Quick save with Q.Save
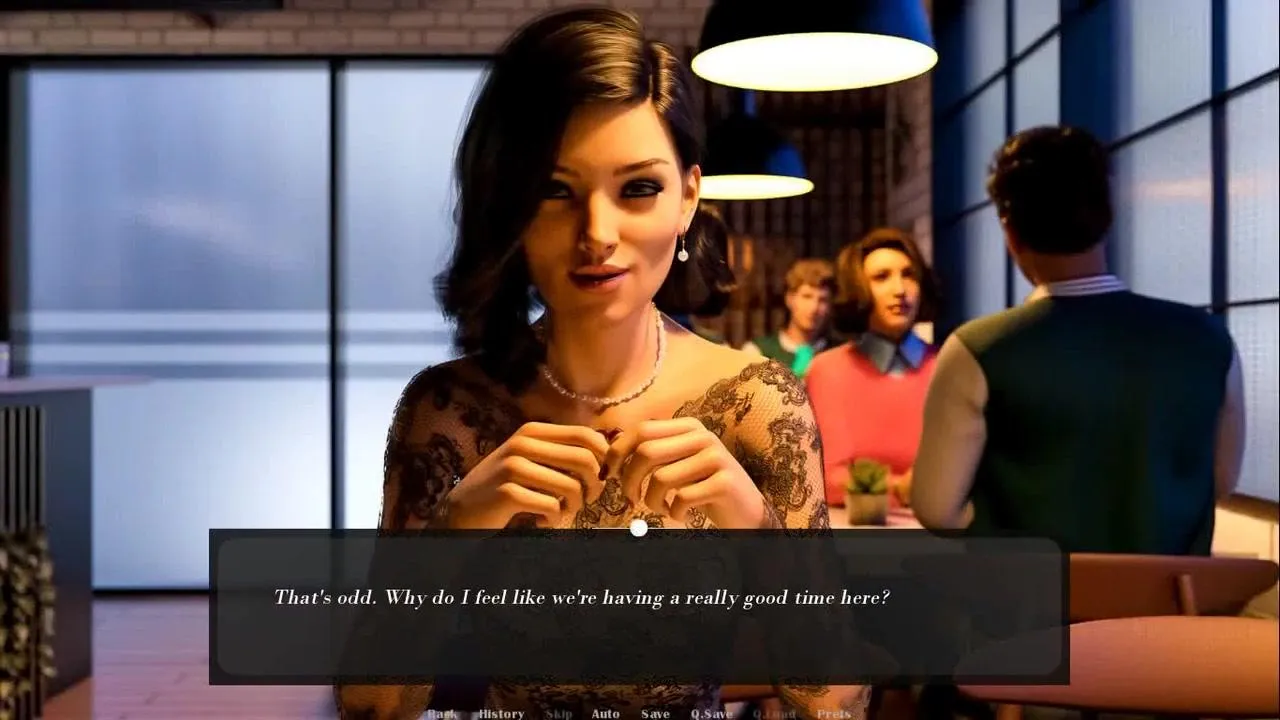Image resolution: width=1280 pixels, height=720 pixels. click(711, 714)
